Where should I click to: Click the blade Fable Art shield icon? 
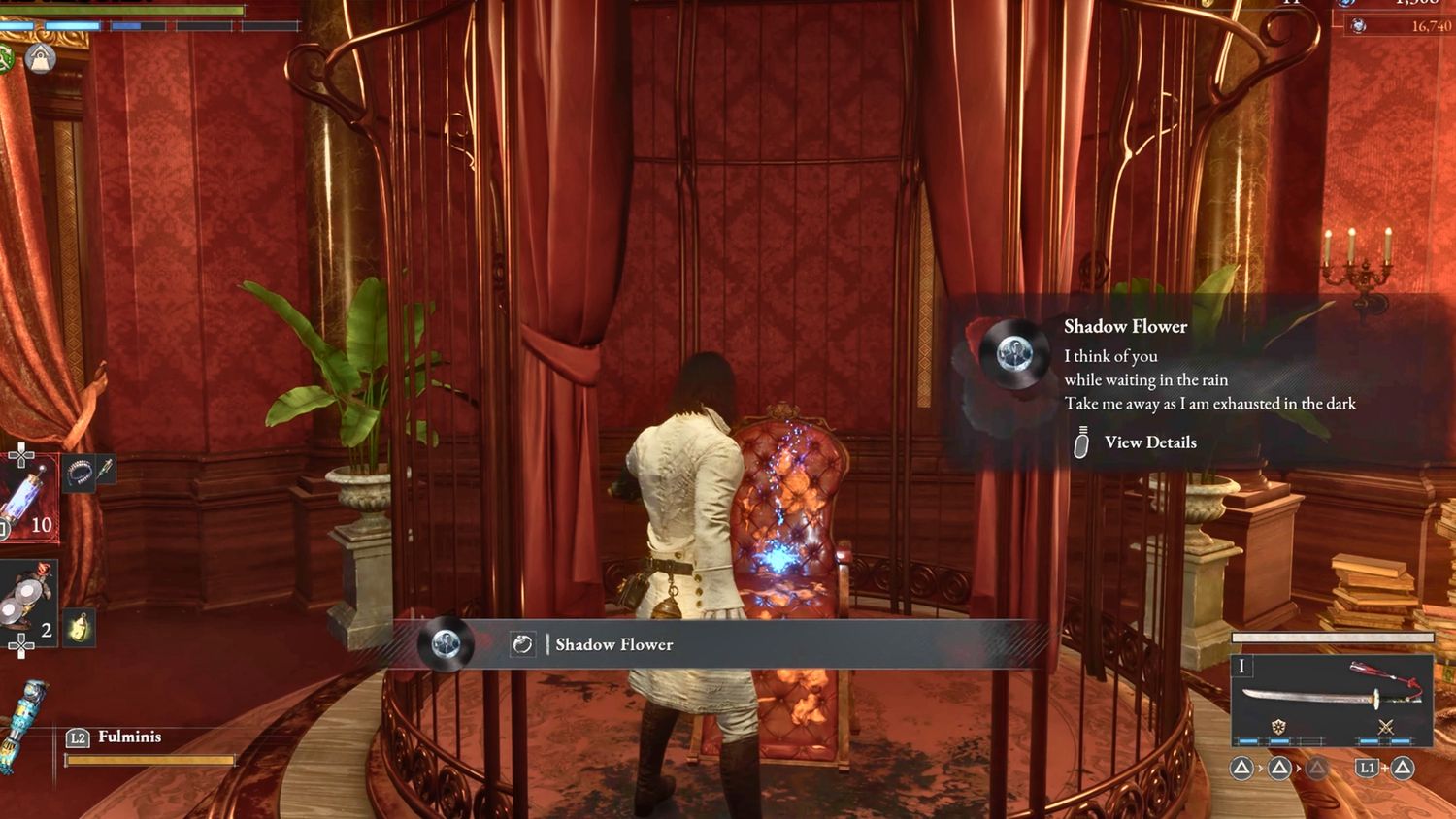point(1279,727)
